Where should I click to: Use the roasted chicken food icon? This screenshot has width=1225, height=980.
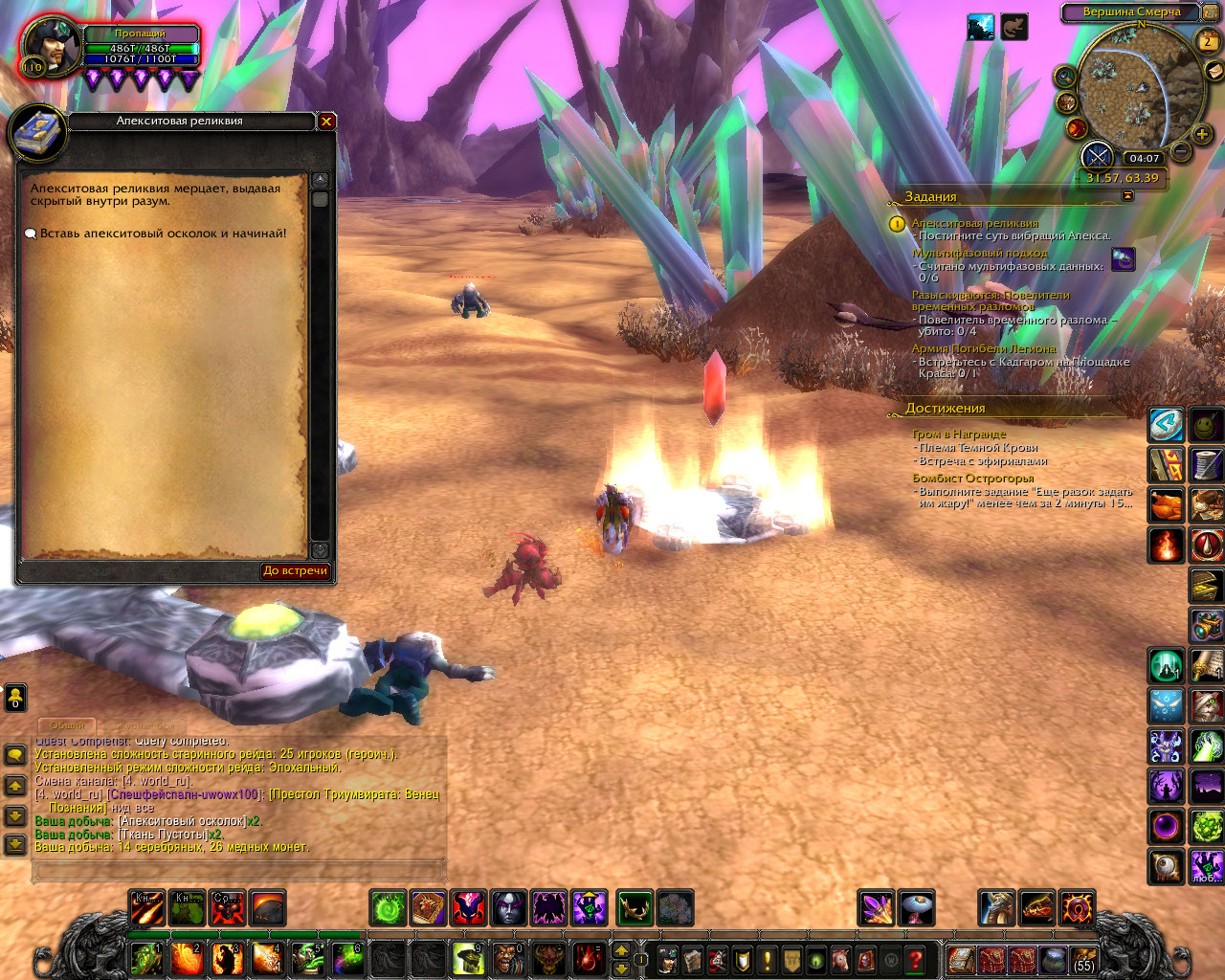(x=1166, y=505)
